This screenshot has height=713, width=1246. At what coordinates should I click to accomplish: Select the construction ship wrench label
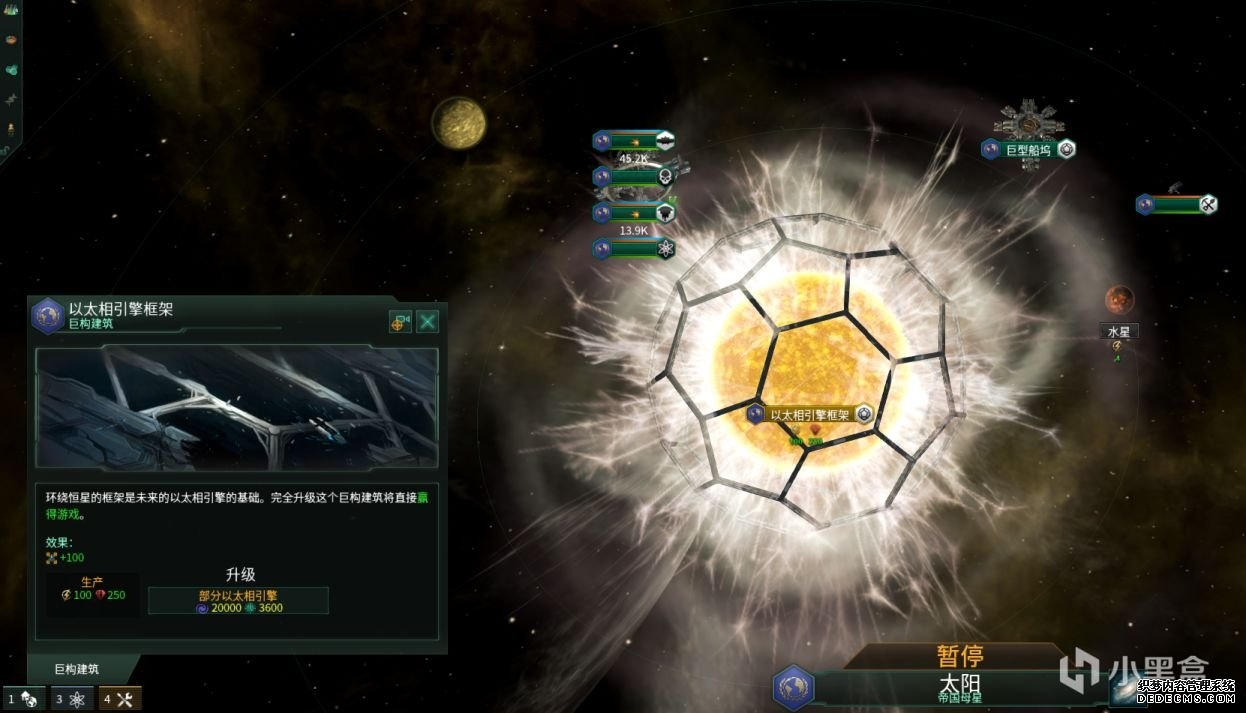(1176, 204)
